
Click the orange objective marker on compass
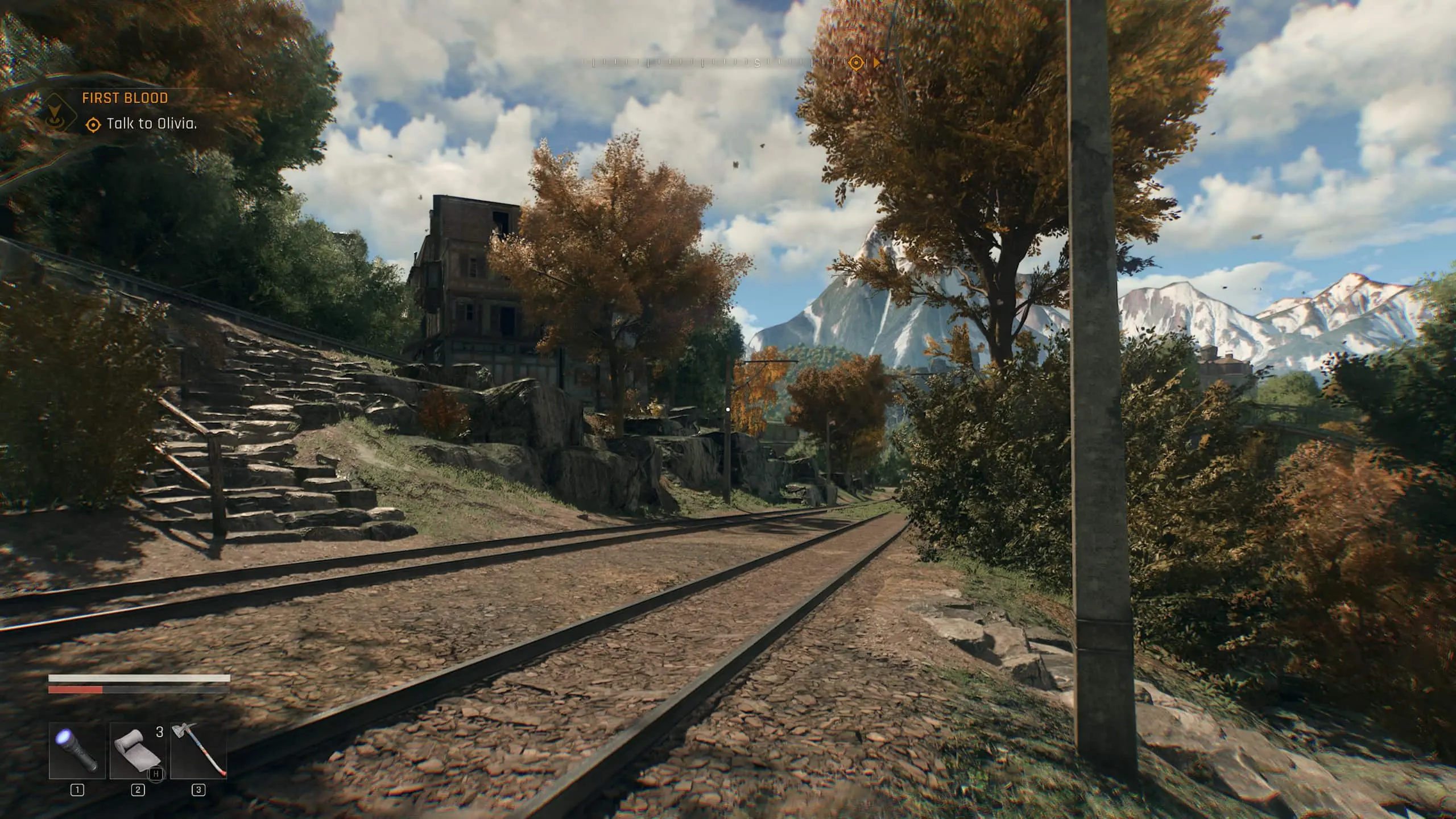tap(856, 63)
